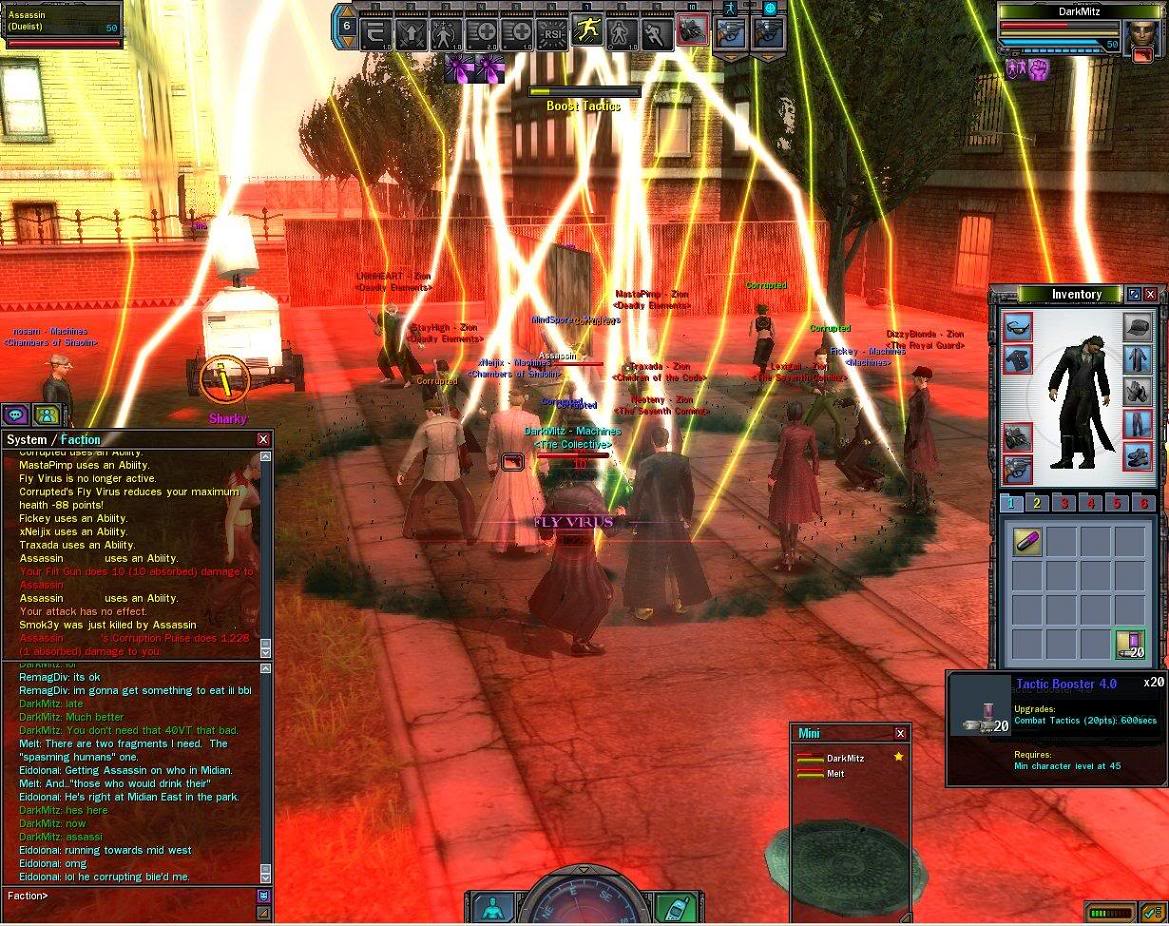Image resolution: width=1169 pixels, height=926 pixels.
Task: Activate the yellow running figure ability
Action: [x=587, y=31]
